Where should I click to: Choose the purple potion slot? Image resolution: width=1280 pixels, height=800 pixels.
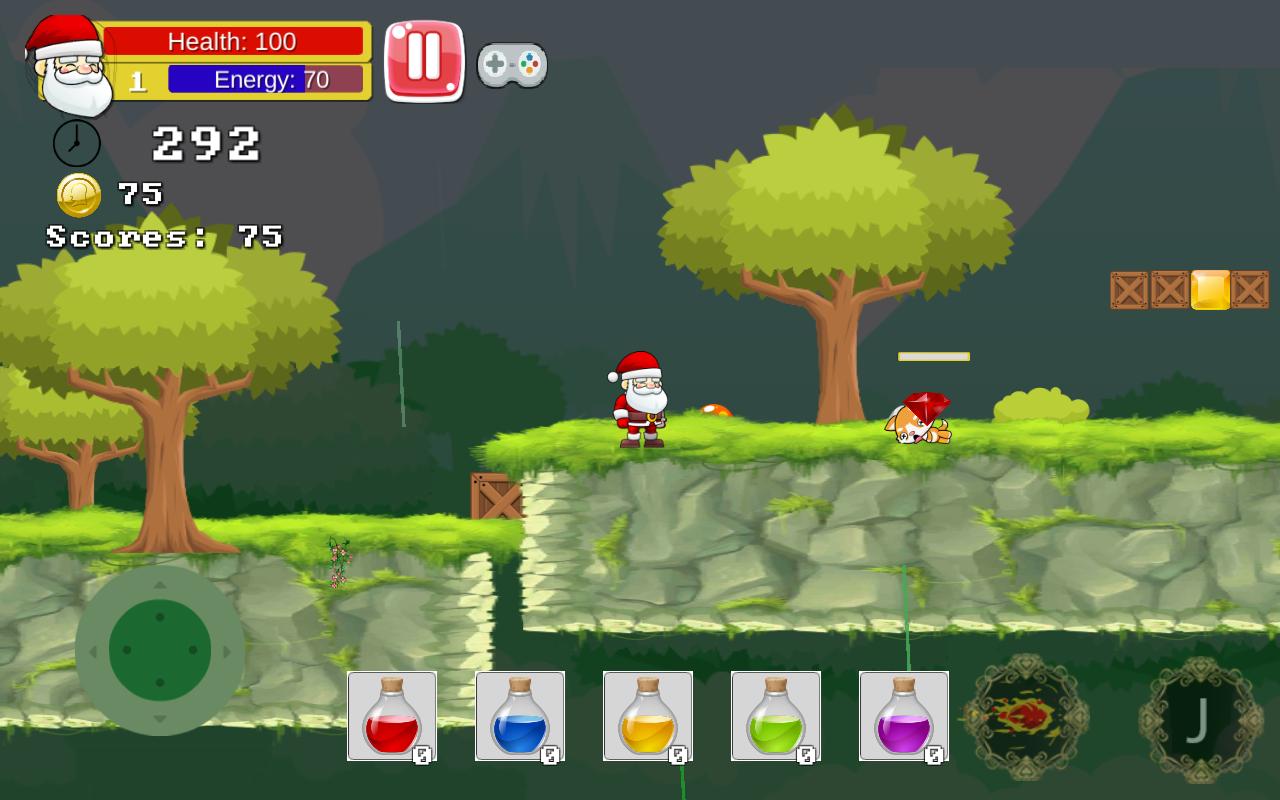(x=904, y=716)
